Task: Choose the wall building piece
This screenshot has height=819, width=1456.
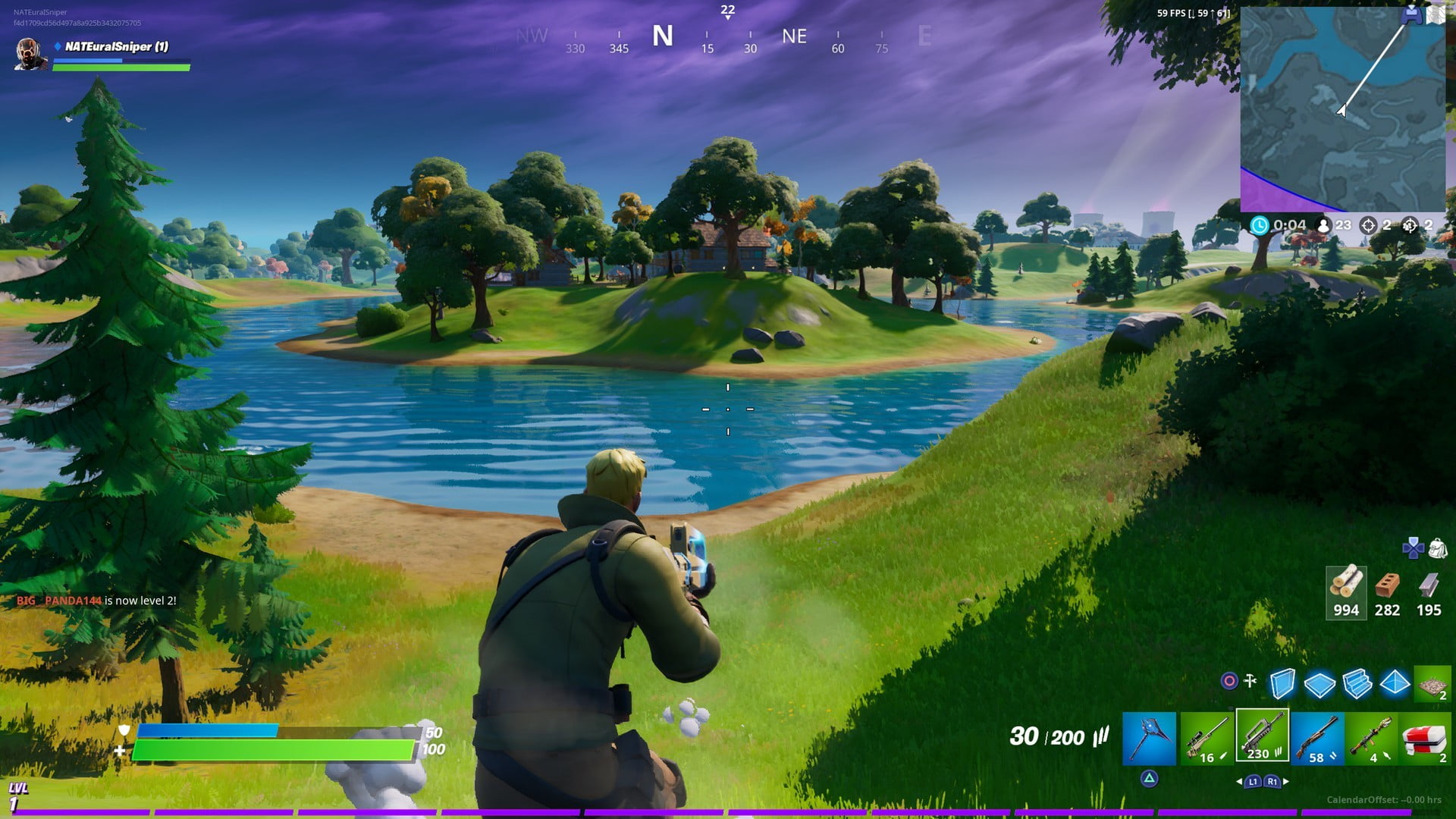Action: point(1282,683)
